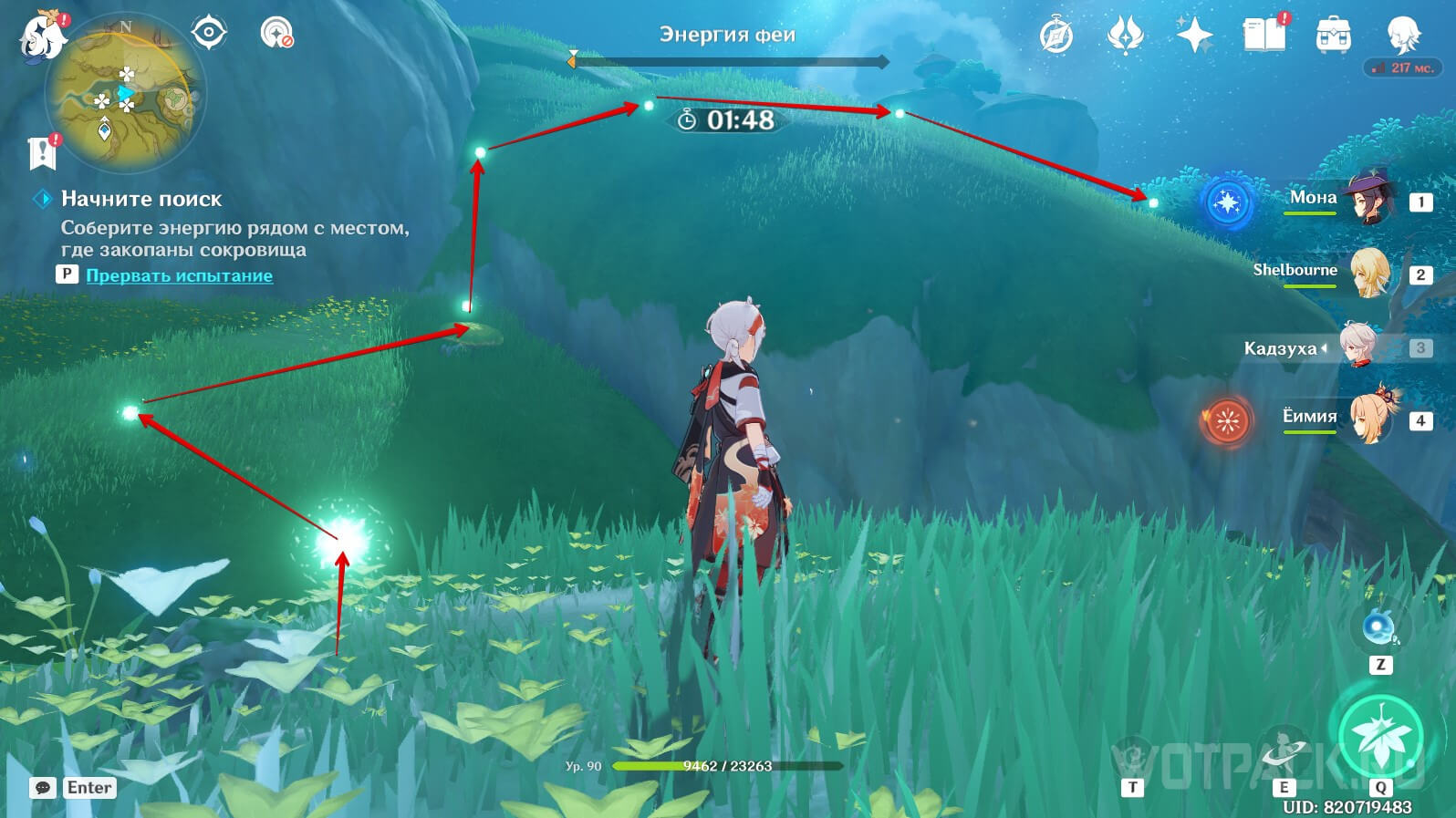This screenshot has width=1456, height=818.
Task: Click the elemental sight icon near minimap
Action: 276,34
